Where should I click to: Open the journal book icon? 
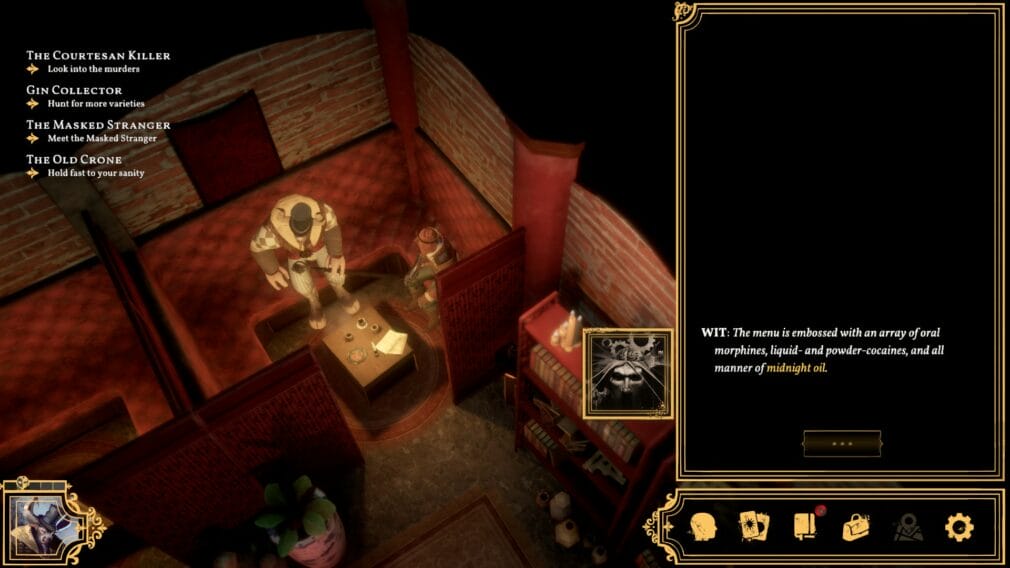[806, 526]
